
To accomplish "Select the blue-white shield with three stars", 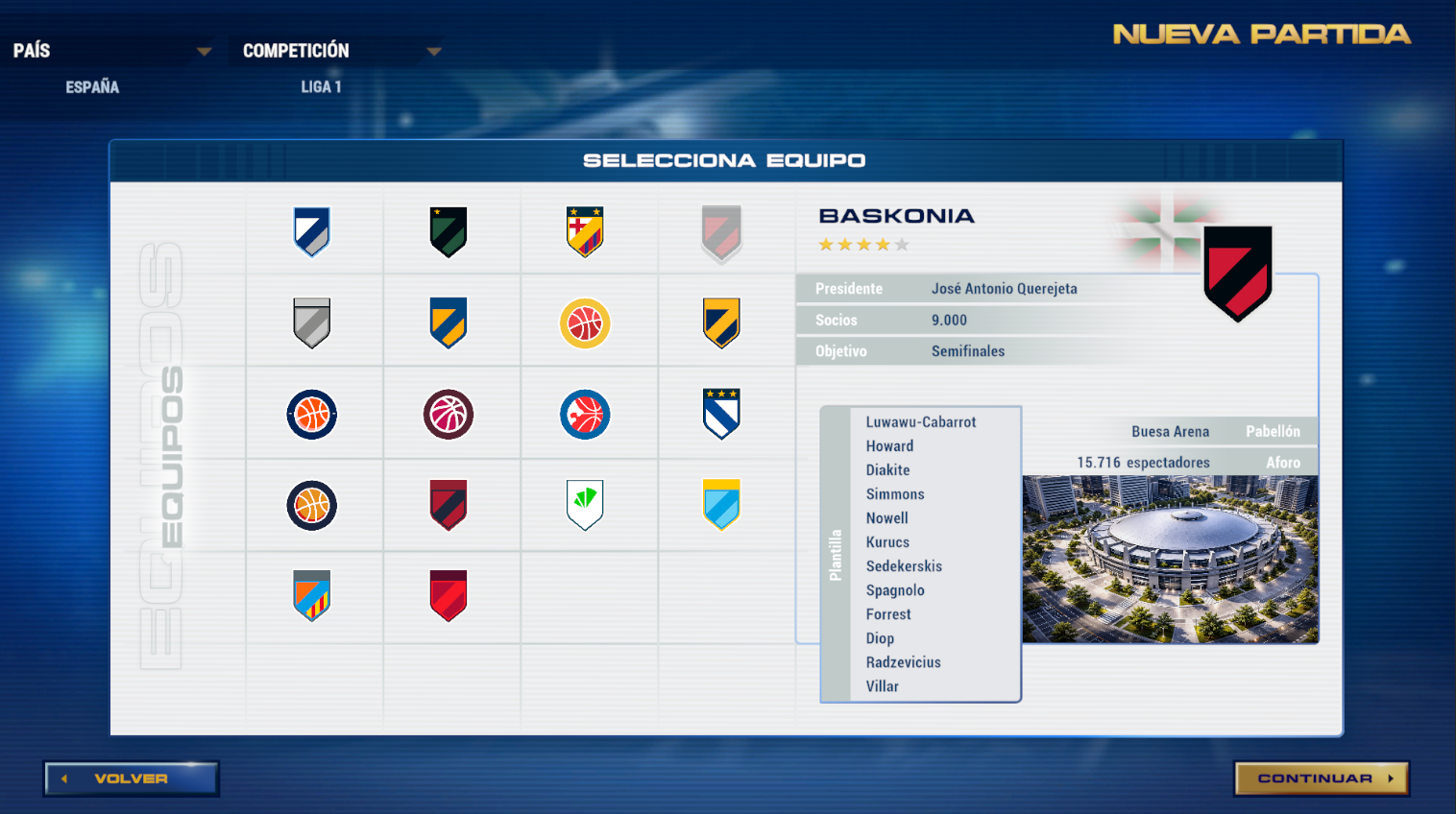I will [x=721, y=414].
